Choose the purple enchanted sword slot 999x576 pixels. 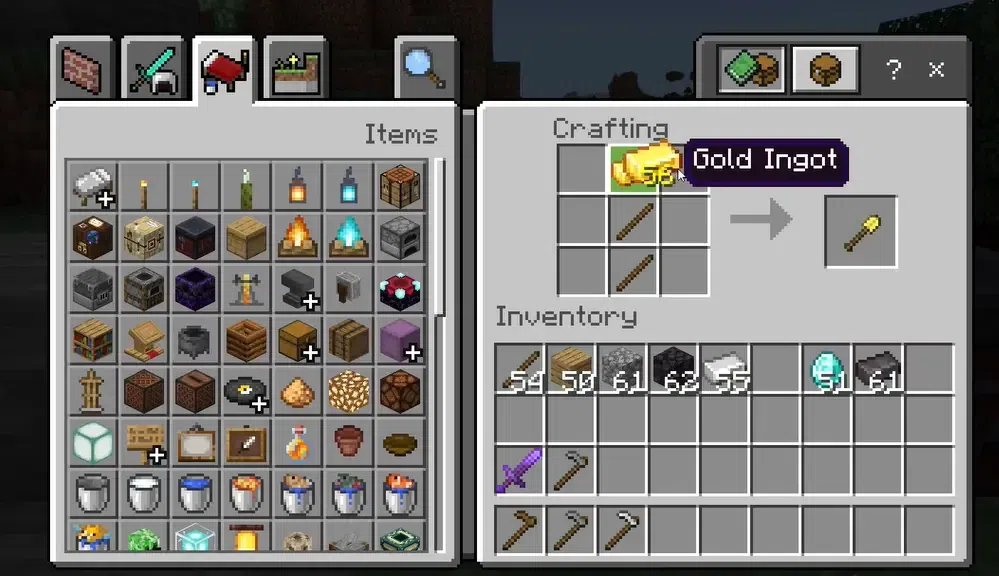pyautogui.click(x=519, y=470)
